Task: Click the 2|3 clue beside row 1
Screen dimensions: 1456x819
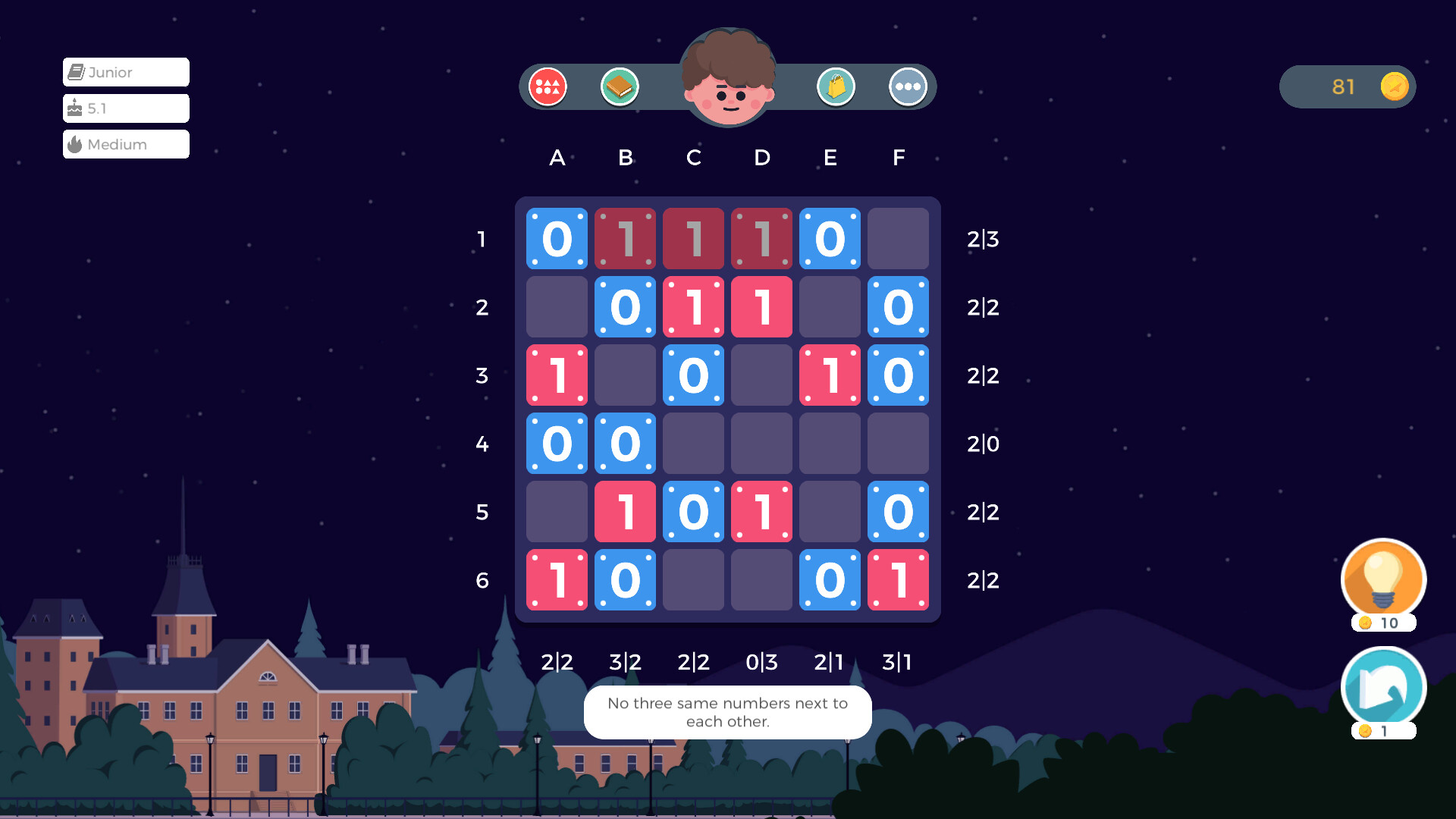Action: [982, 239]
